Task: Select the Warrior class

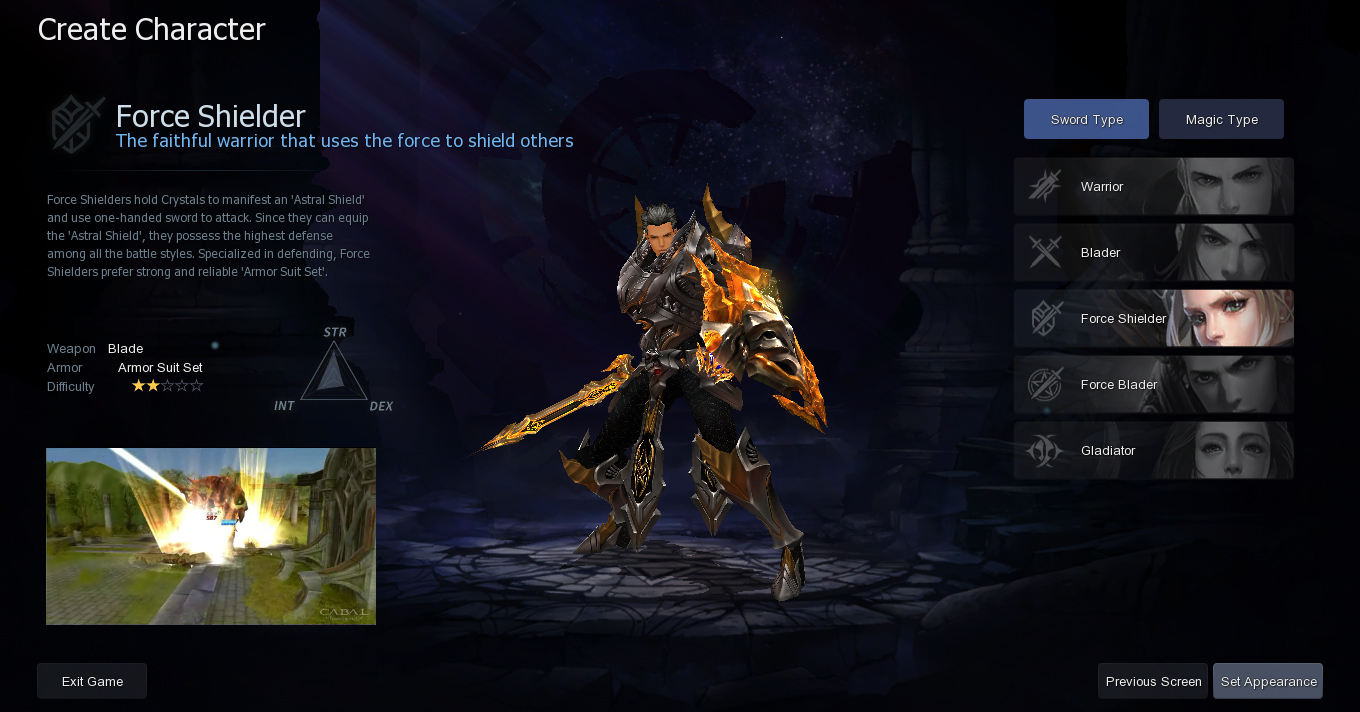Action: tap(1153, 187)
